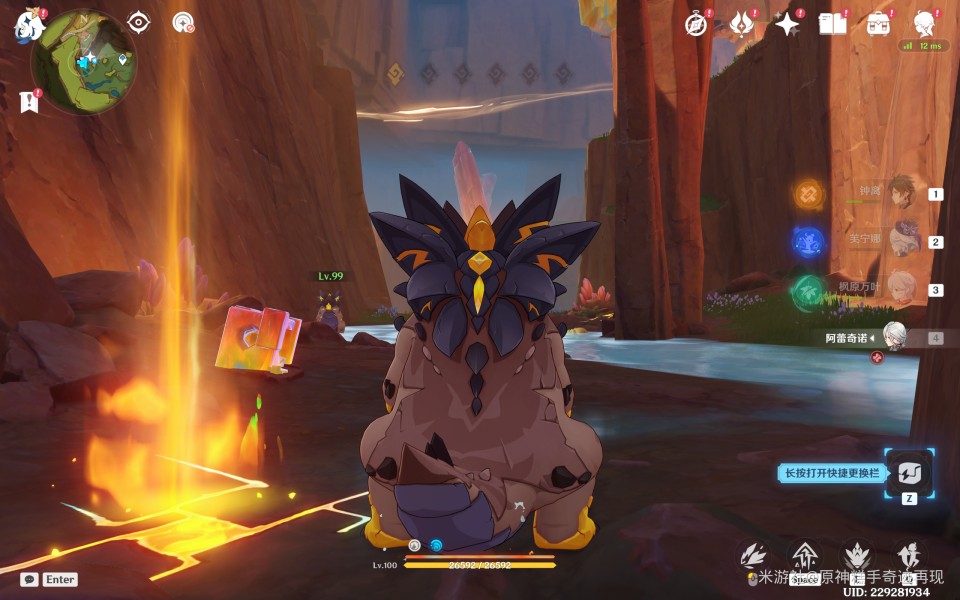Open the character head profile icon
This screenshot has width=960, height=600.
tap(925, 24)
